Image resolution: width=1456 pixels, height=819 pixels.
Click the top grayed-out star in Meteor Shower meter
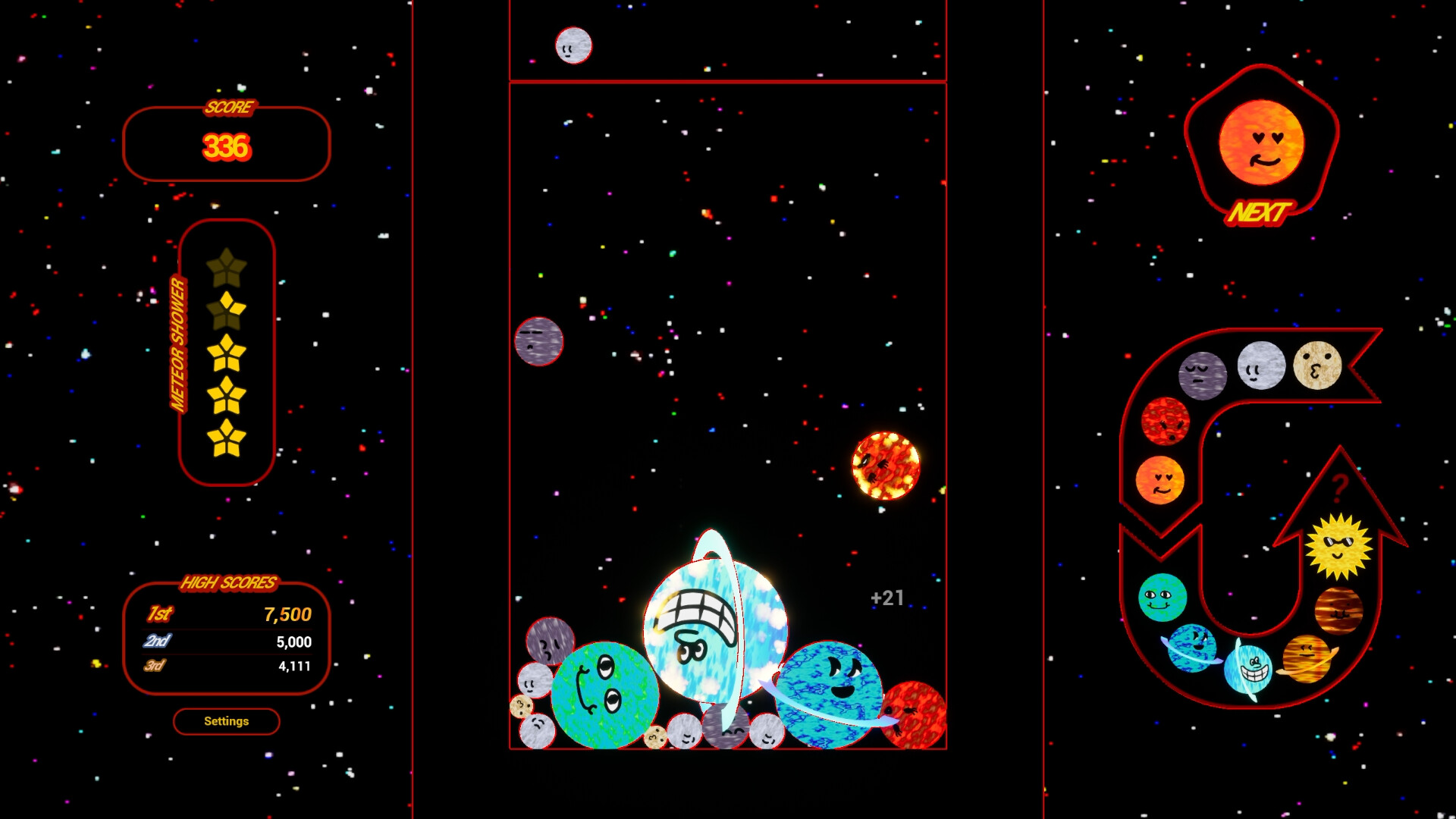coord(226,267)
